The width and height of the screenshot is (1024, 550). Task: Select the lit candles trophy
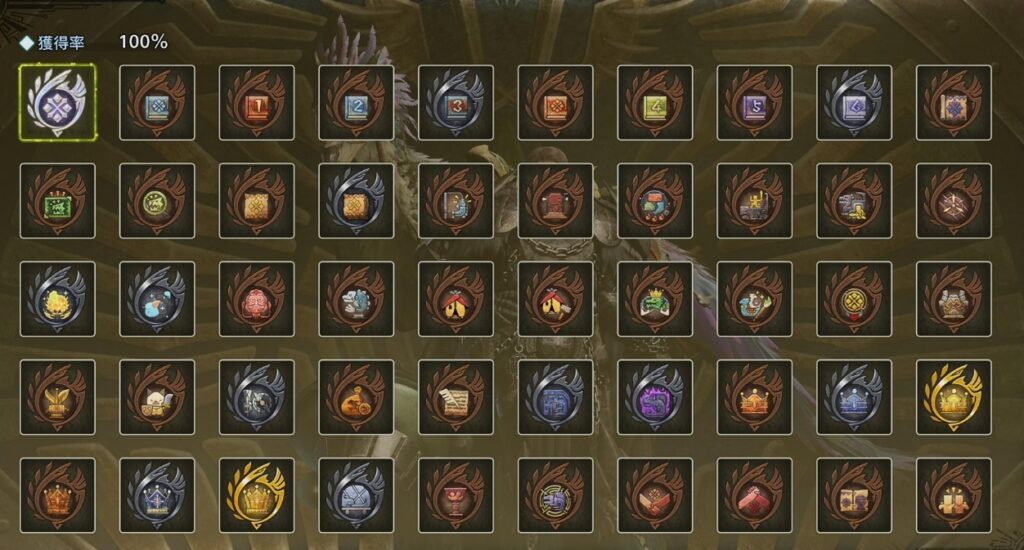point(953,495)
